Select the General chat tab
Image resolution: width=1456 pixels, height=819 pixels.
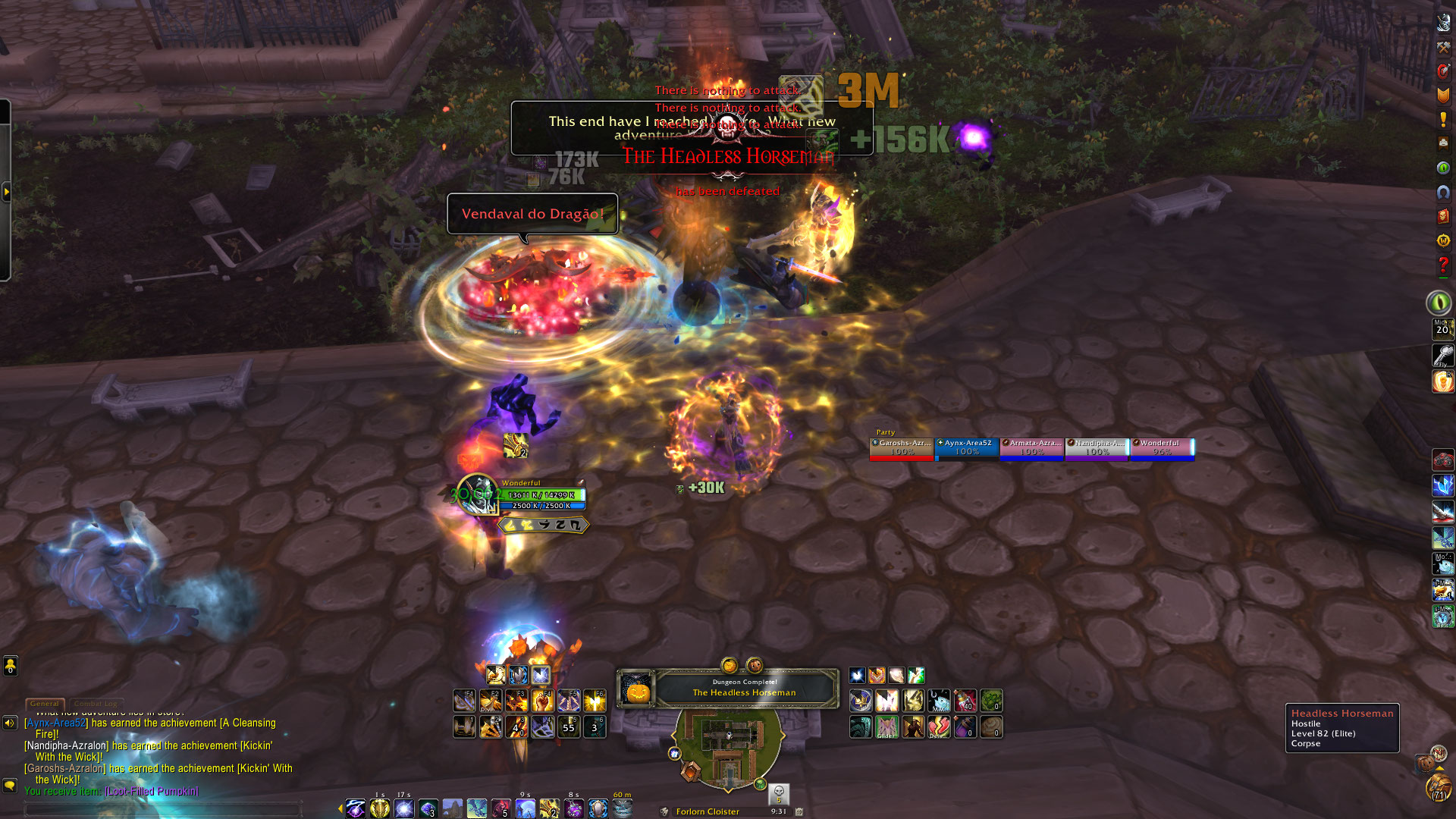click(45, 704)
